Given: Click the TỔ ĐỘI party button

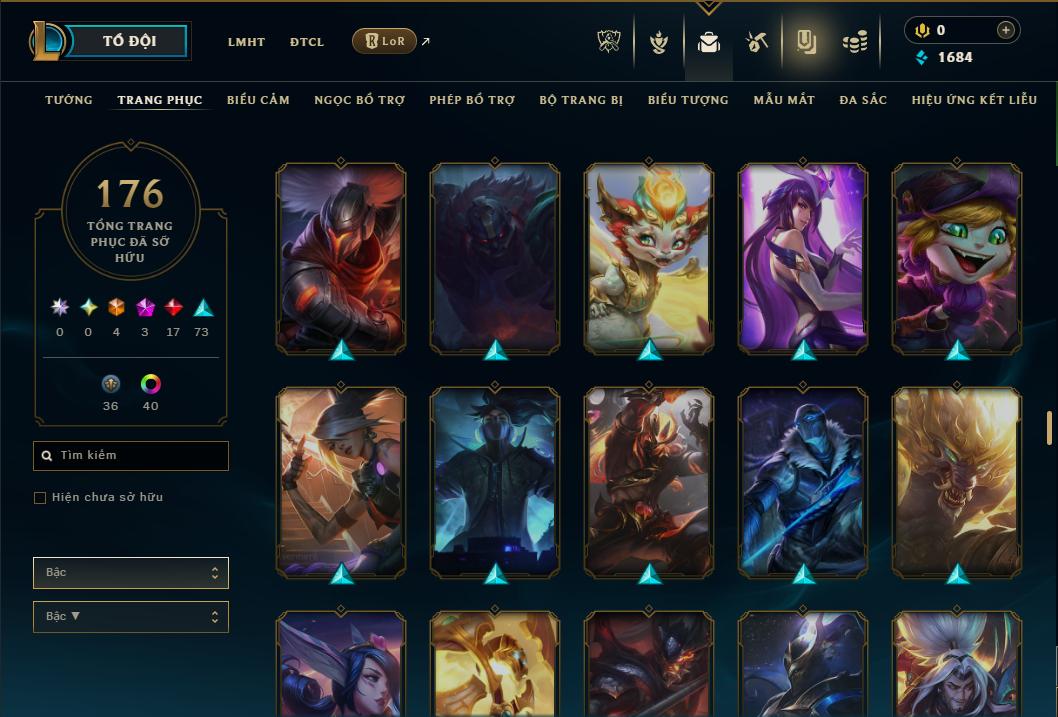Looking at the screenshot, I should click(129, 41).
